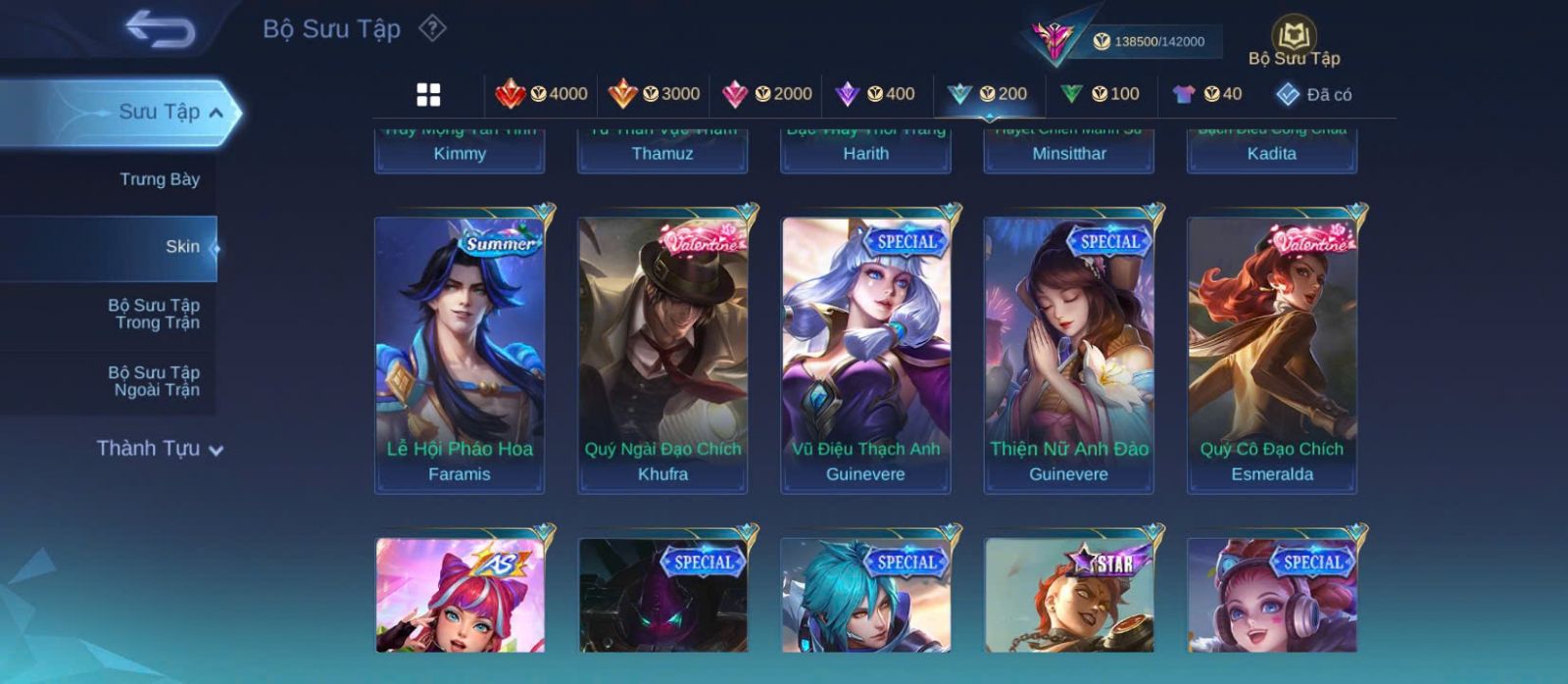Switch to the 2000 tier filter
Screen dimensions: 1568x684
click(767, 94)
